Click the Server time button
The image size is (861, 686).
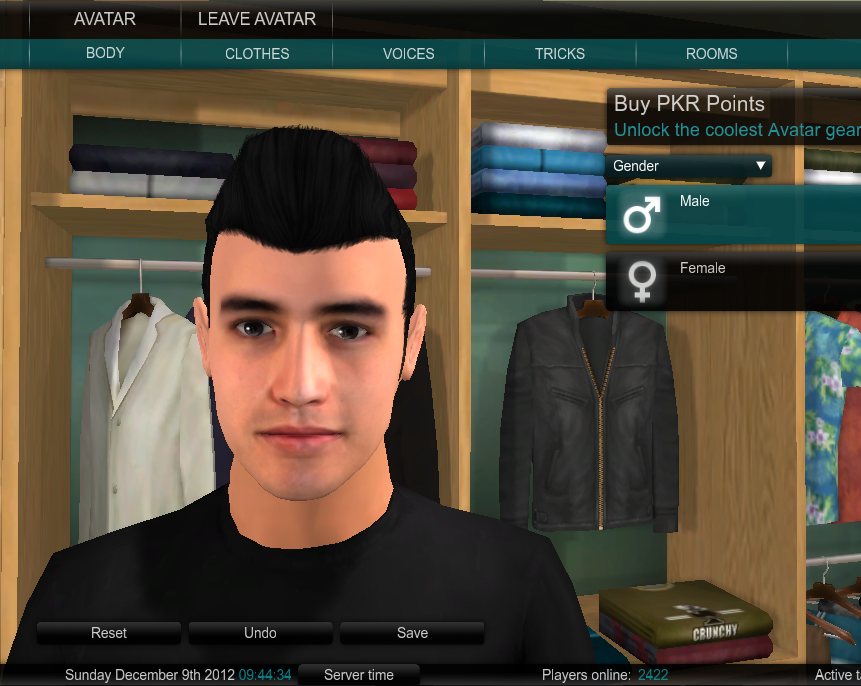click(x=359, y=675)
